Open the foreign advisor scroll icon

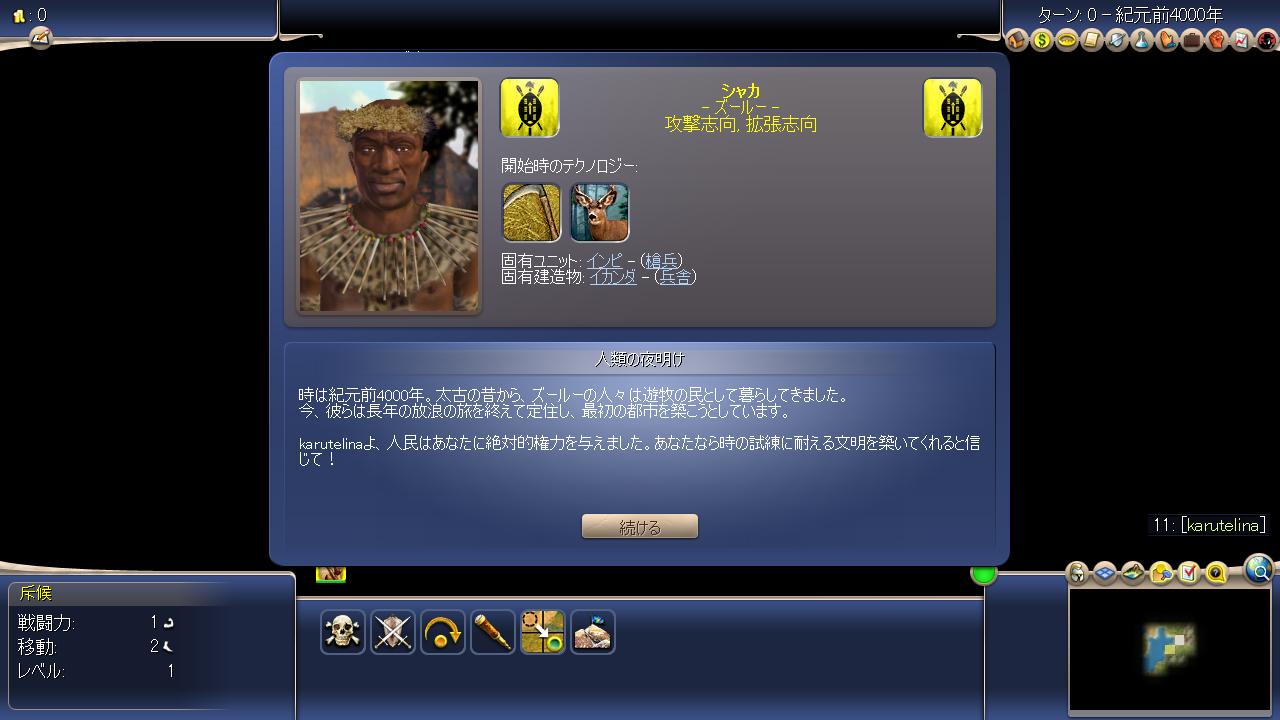pos(1092,40)
